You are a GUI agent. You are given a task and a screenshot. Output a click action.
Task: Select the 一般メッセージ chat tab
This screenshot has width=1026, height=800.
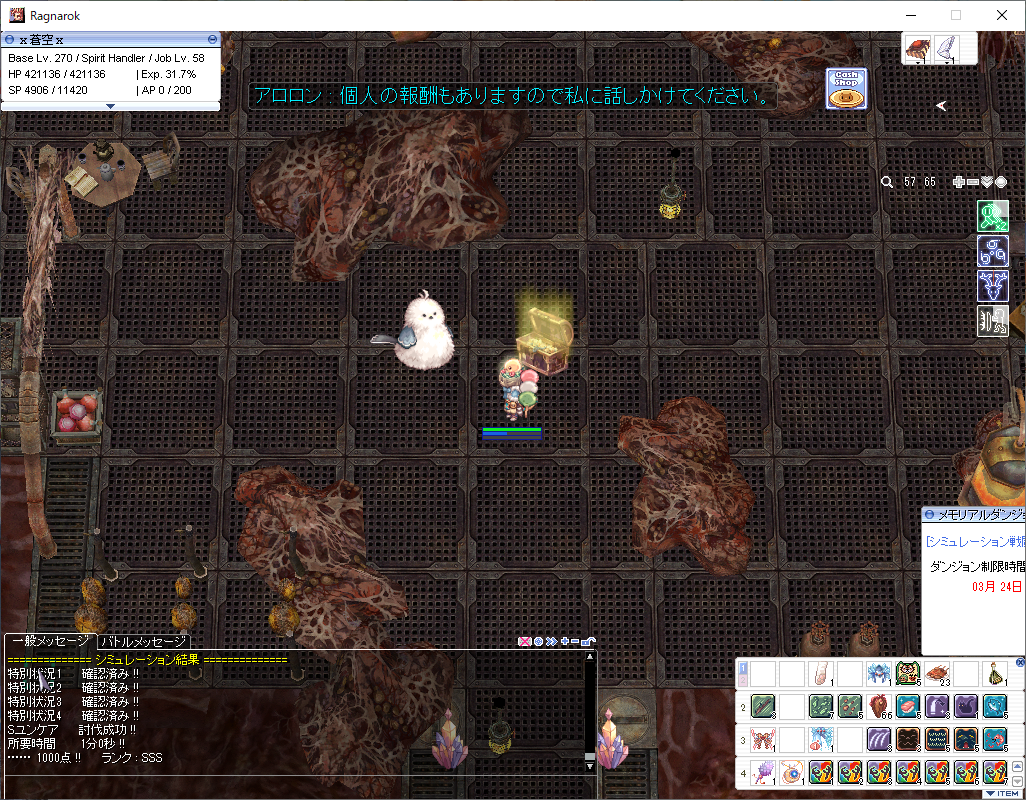pyautogui.click(x=50, y=642)
